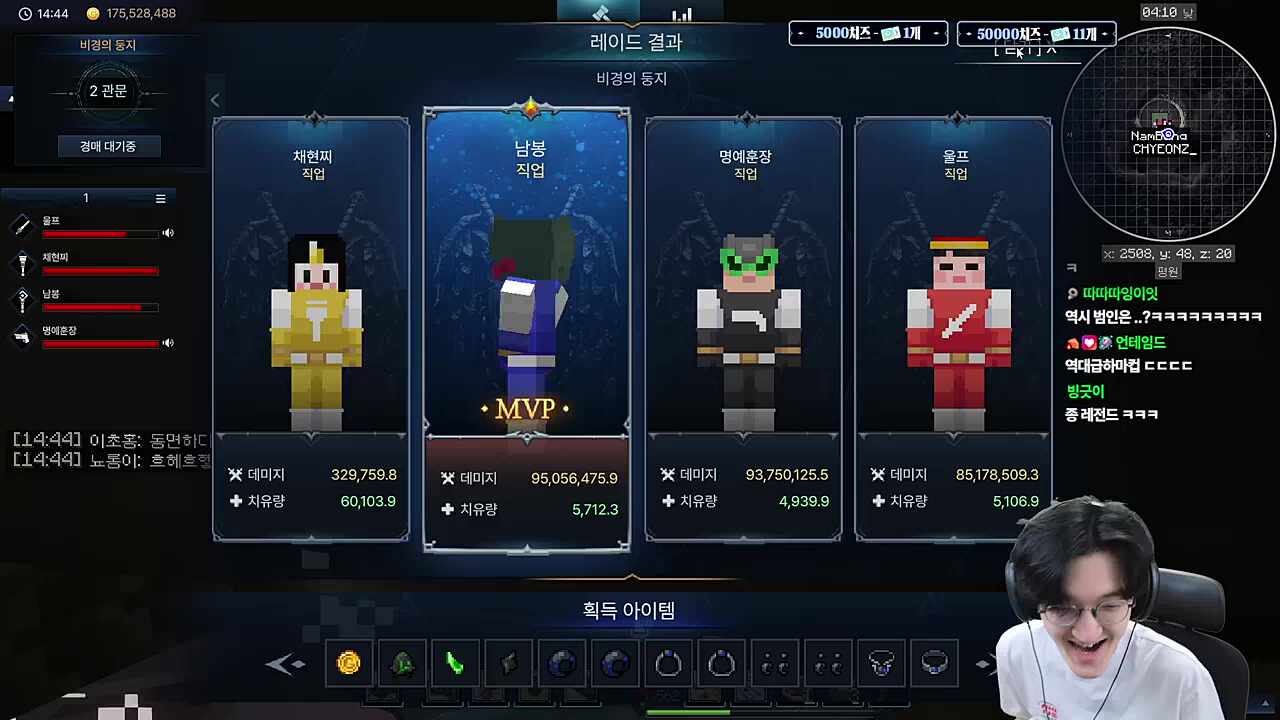The height and width of the screenshot is (720, 1280).
Task: Click 채현찌's flashlight class icon
Action: click(22, 262)
